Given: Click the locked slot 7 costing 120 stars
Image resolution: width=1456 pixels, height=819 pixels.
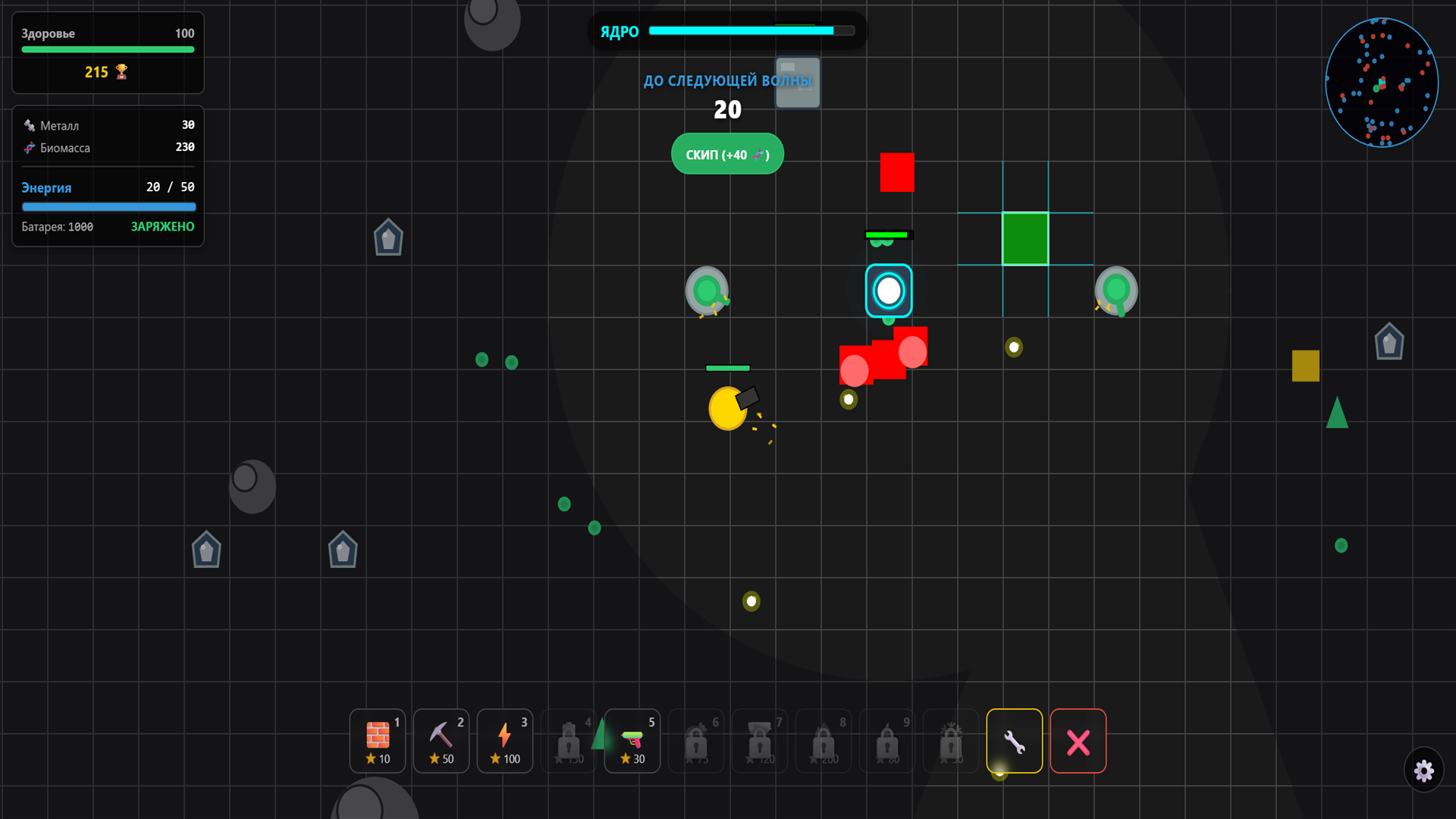Looking at the screenshot, I should point(759,741).
